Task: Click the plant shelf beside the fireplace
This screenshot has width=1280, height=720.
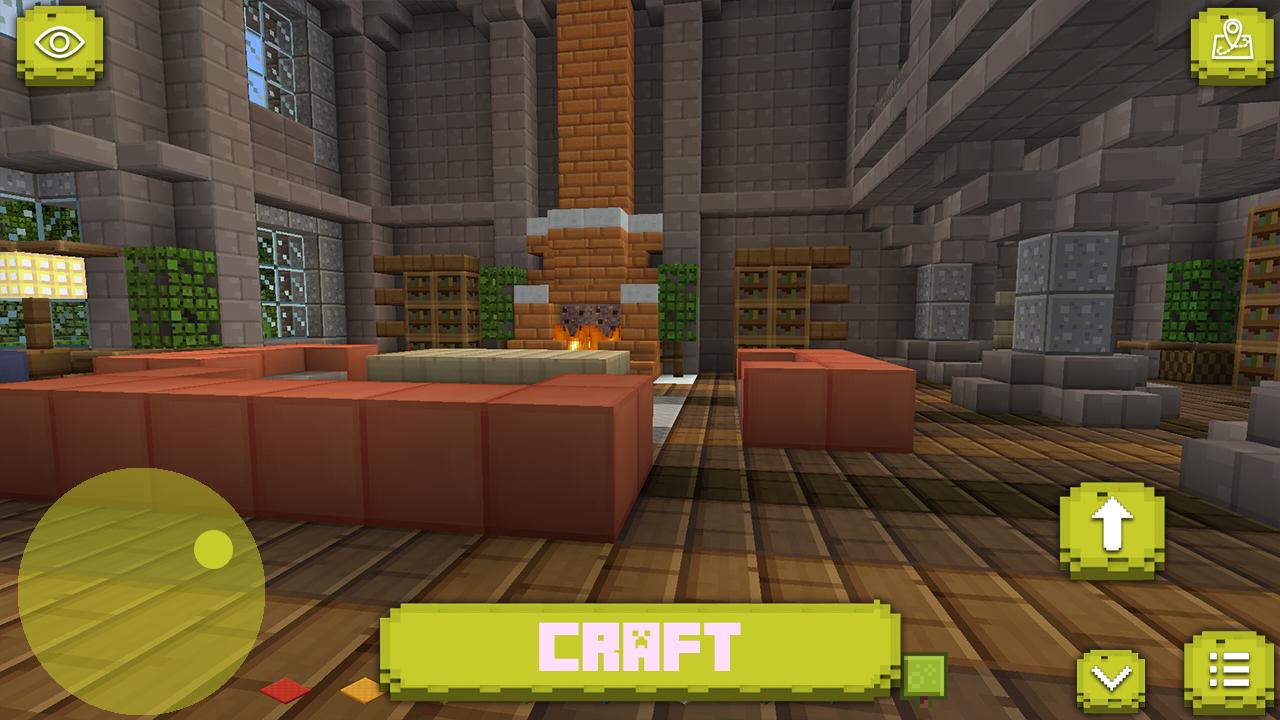Action: click(440, 300)
